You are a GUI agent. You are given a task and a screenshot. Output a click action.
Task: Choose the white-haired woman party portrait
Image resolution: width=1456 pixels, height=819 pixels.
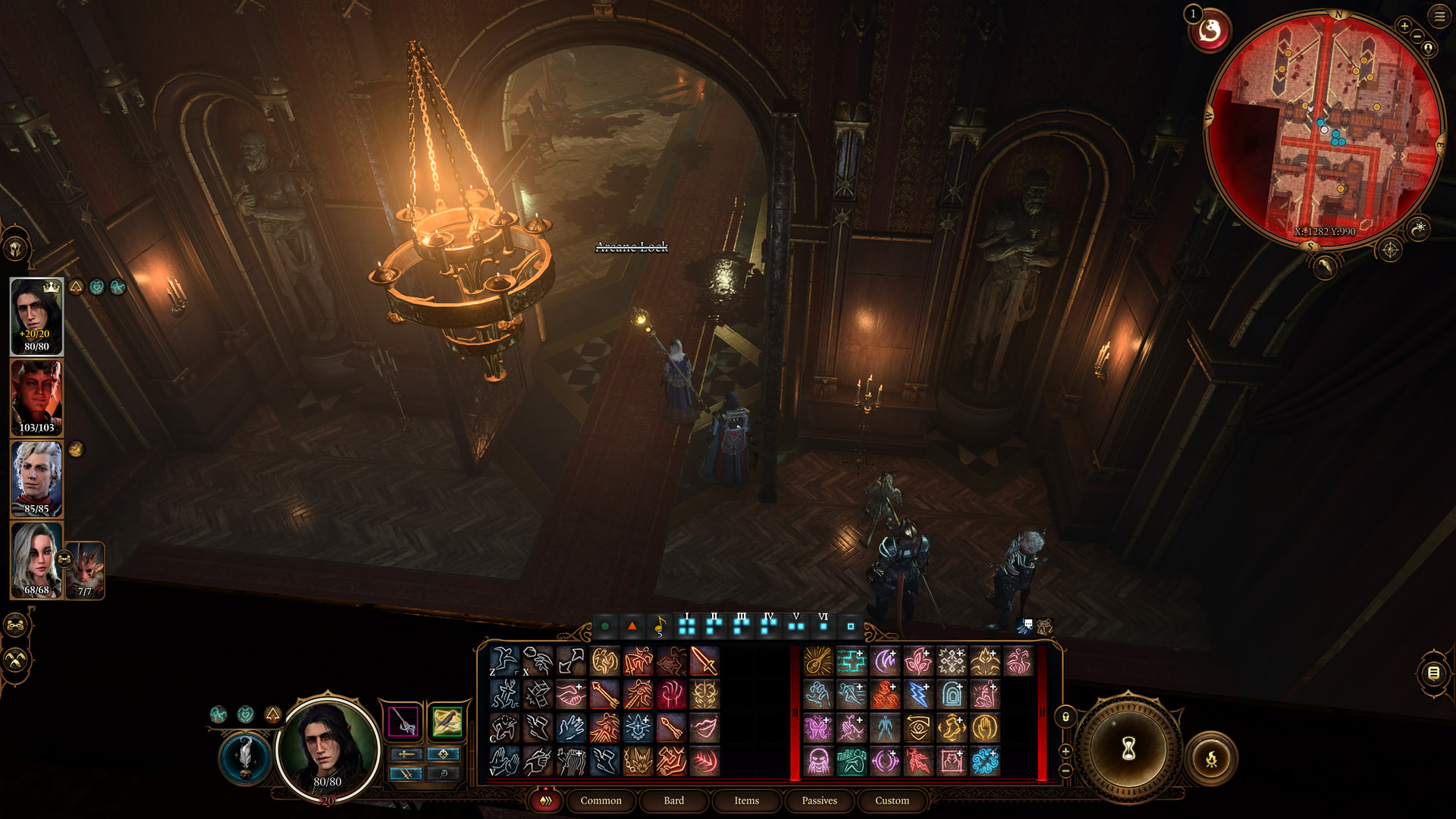pyautogui.click(x=36, y=560)
